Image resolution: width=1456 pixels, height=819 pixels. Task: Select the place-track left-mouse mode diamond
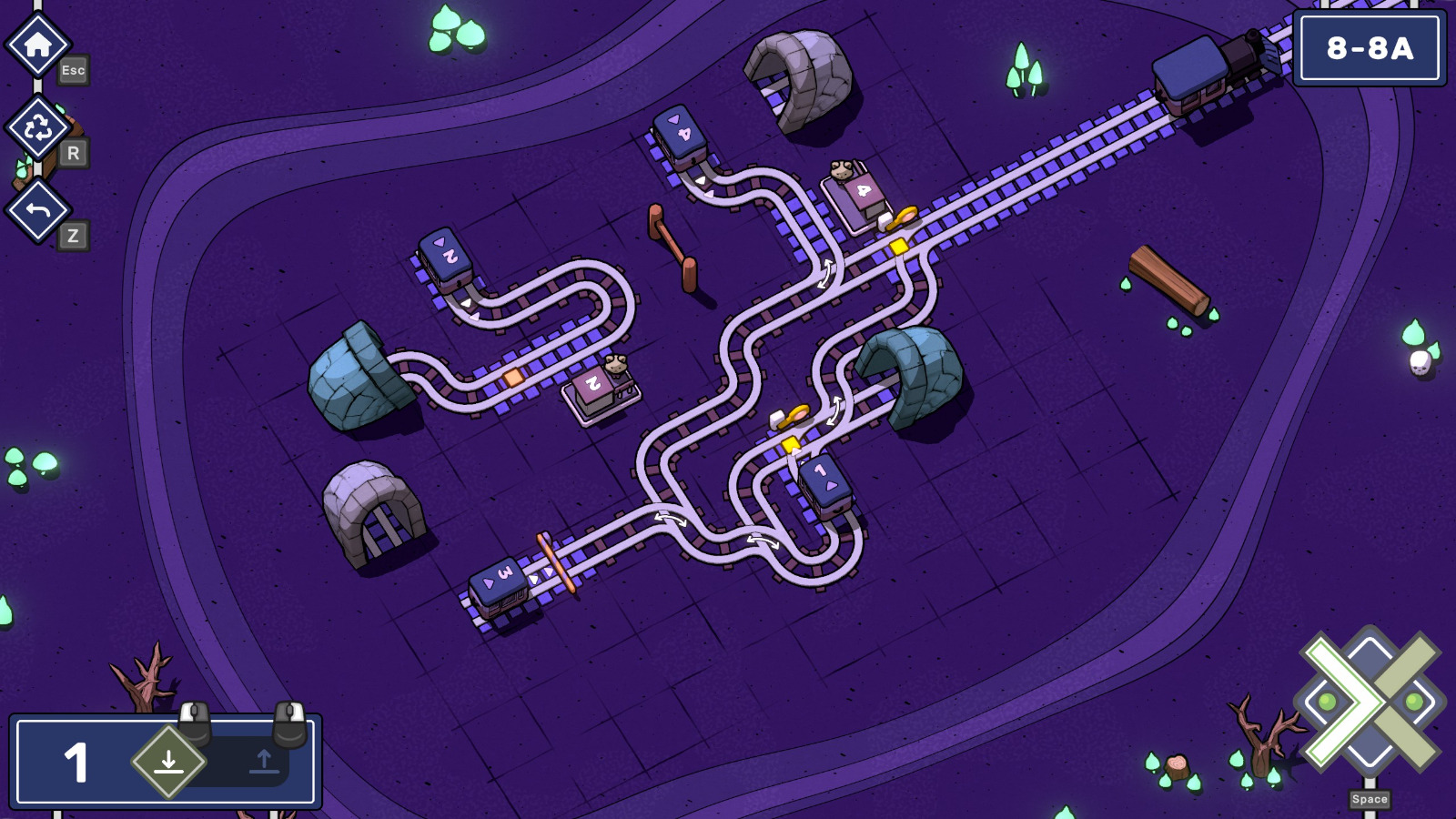169,763
